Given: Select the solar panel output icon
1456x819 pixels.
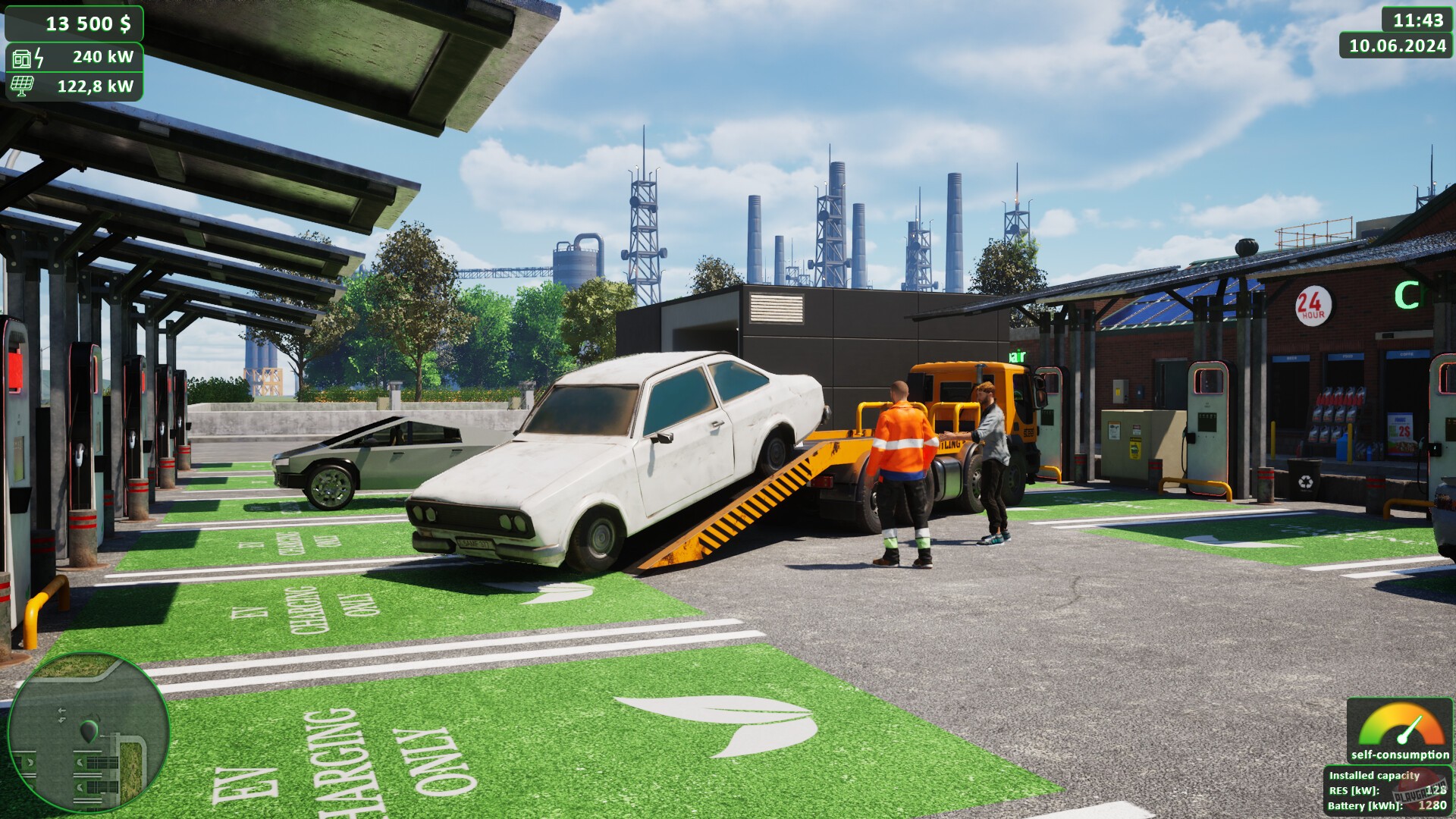Looking at the screenshot, I should (x=21, y=86).
